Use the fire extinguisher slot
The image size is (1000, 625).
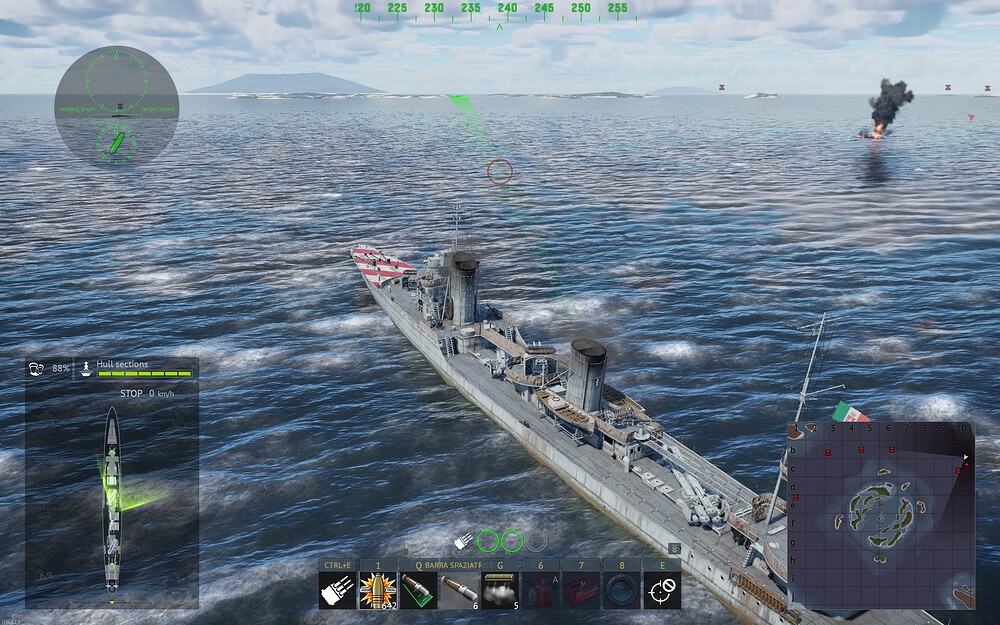coord(541,591)
